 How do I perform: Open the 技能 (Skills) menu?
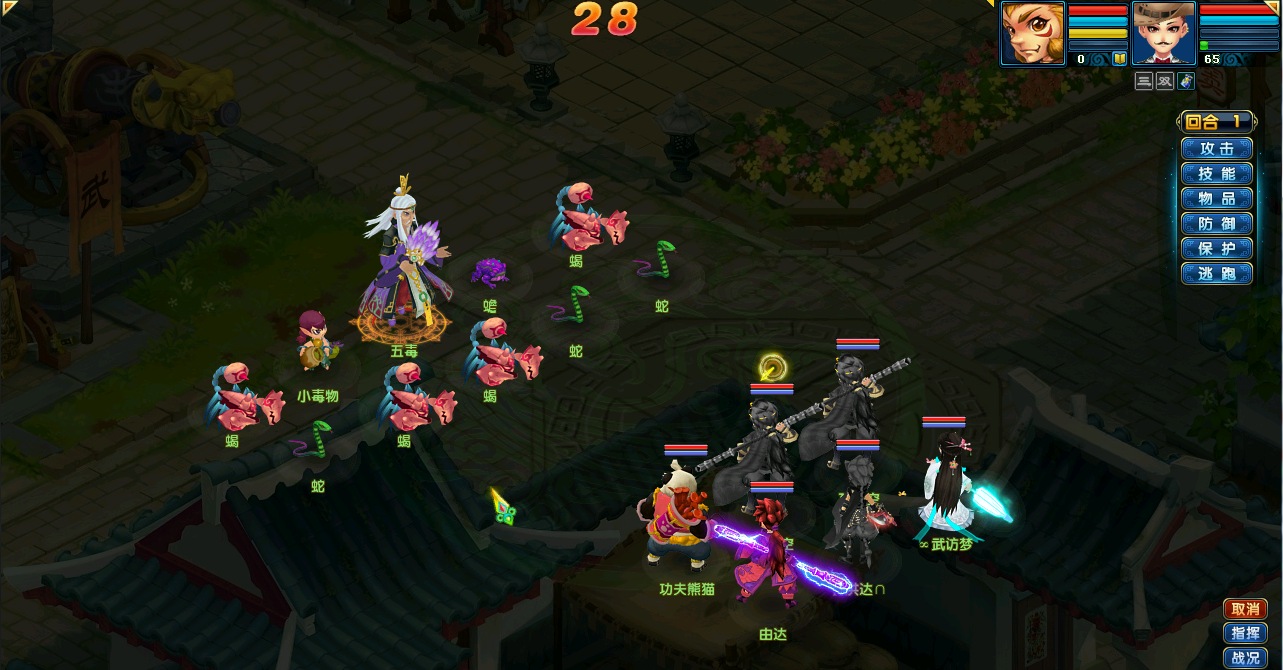click(x=1216, y=174)
